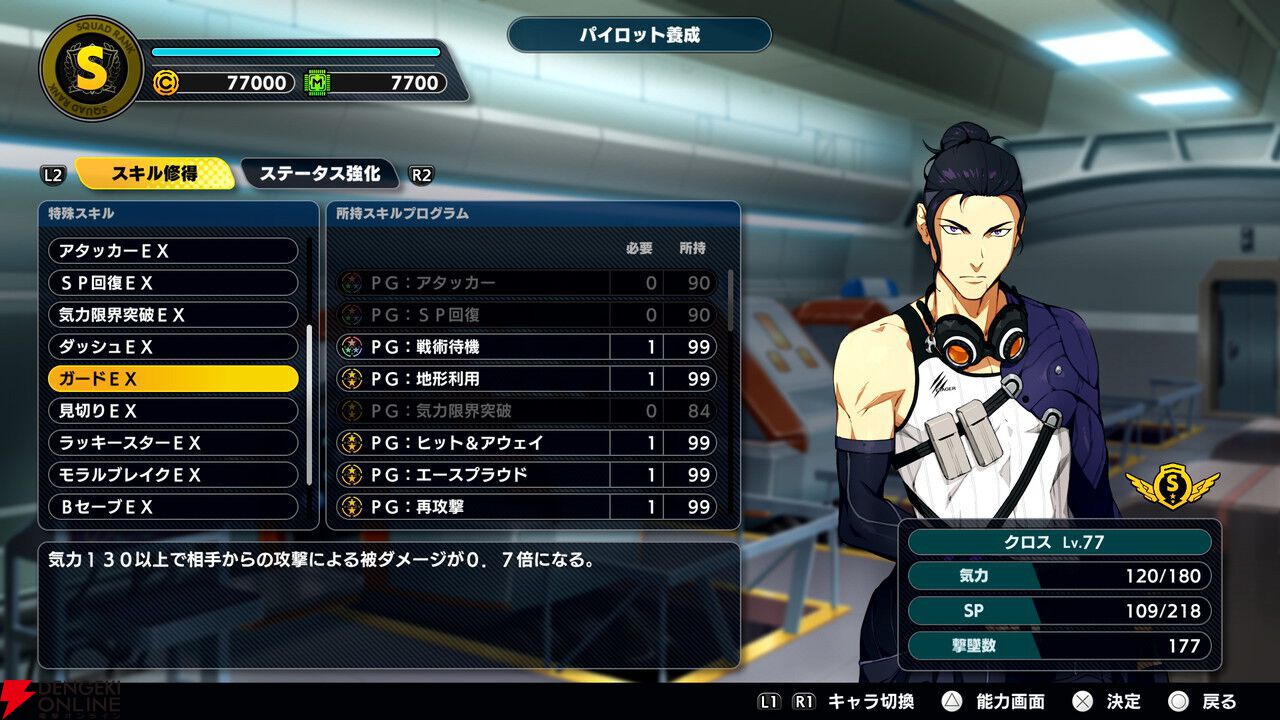Image resolution: width=1280 pixels, height=720 pixels.
Task: Click the greyed PG:アタッカー program row
Action: [526, 283]
